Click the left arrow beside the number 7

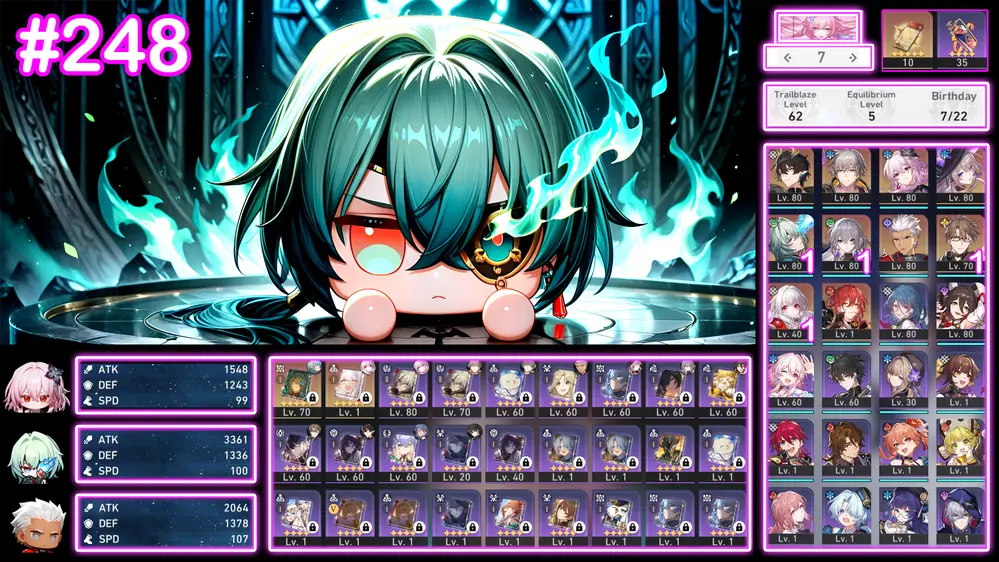(x=787, y=58)
